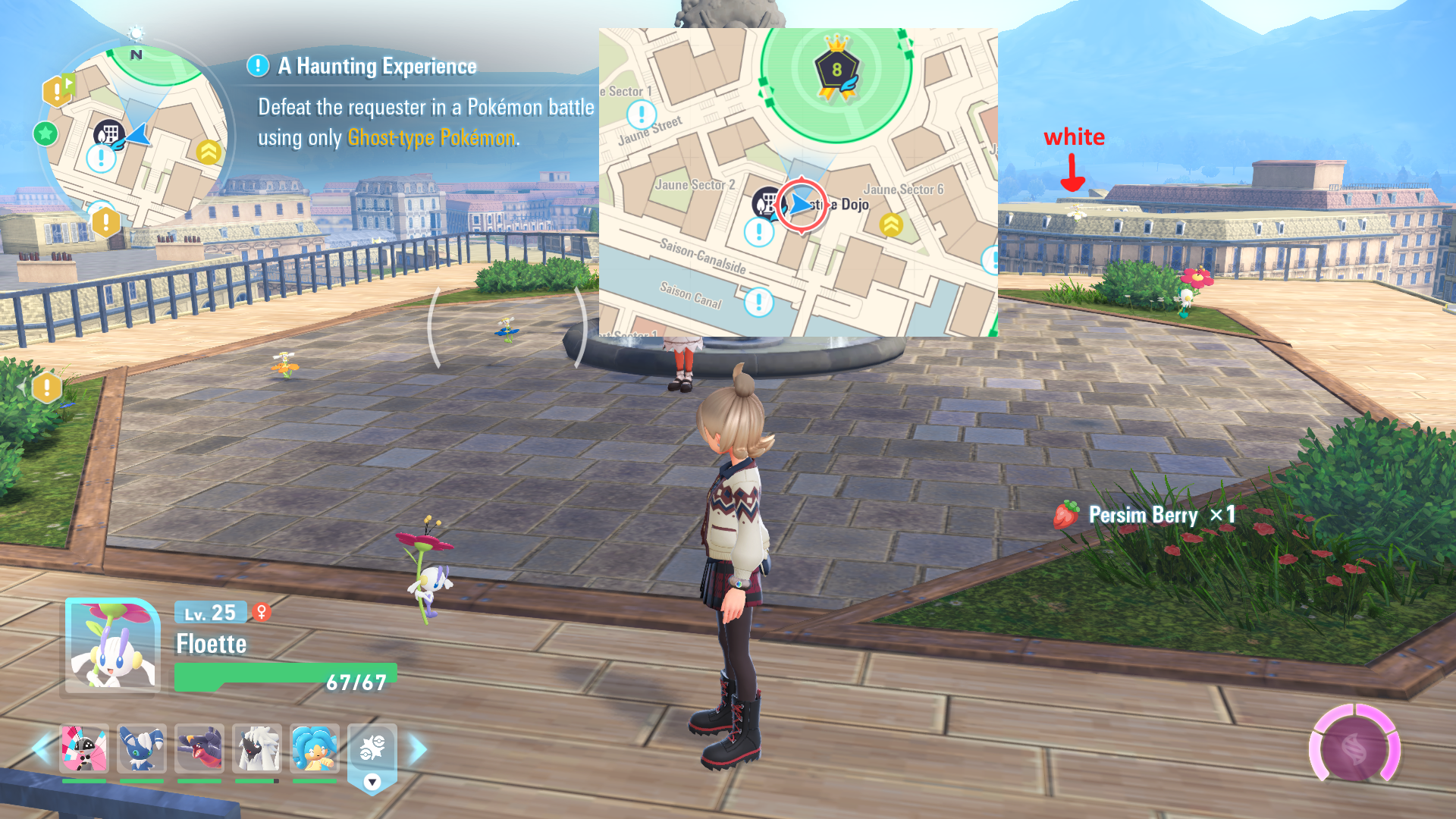Choose the pink Vivillon party slot
Screen dimensions: 1456x819
[x=83, y=748]
